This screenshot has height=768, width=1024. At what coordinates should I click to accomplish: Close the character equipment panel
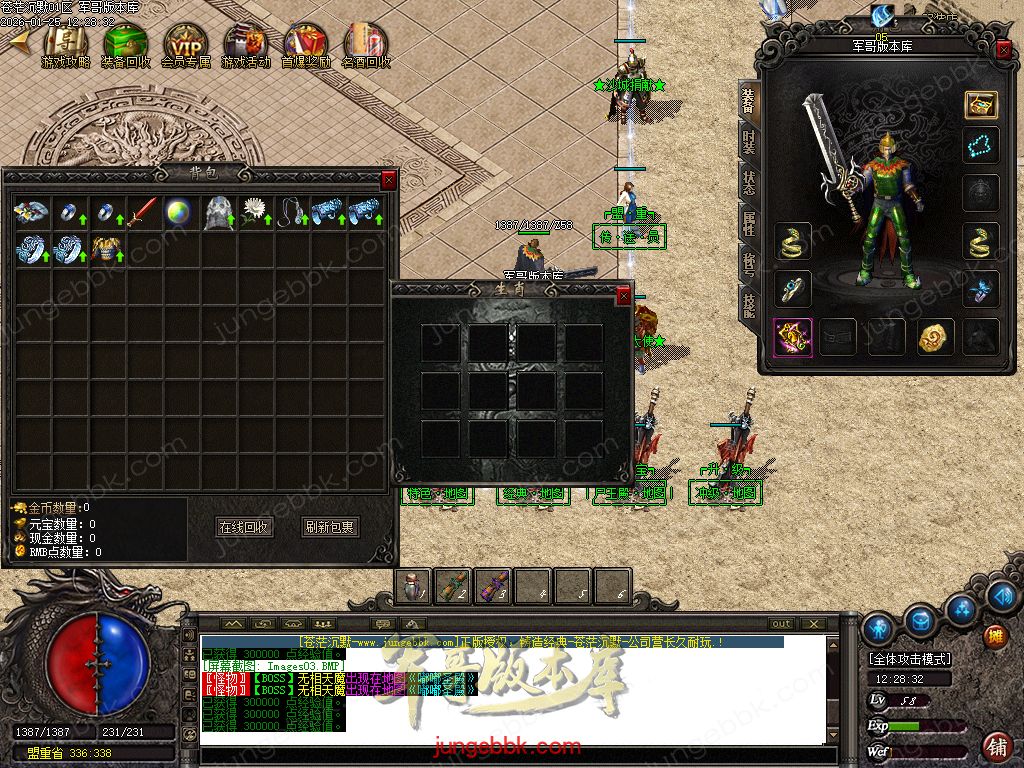pos(1004,50)
